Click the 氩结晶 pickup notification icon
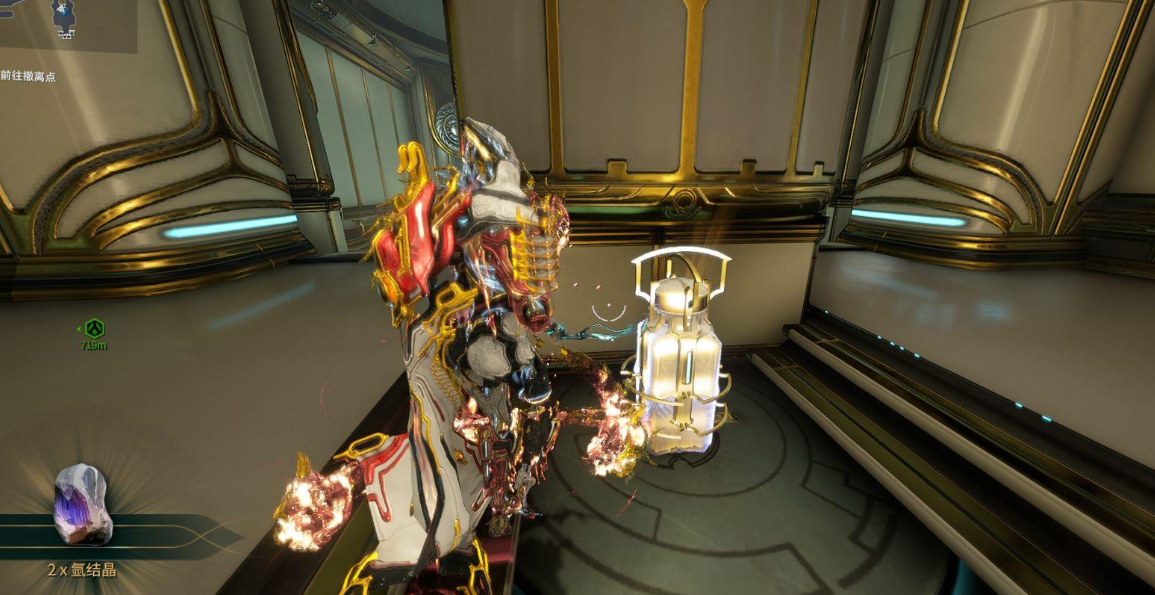The image size is (1155, 595). tap(82, 504)
